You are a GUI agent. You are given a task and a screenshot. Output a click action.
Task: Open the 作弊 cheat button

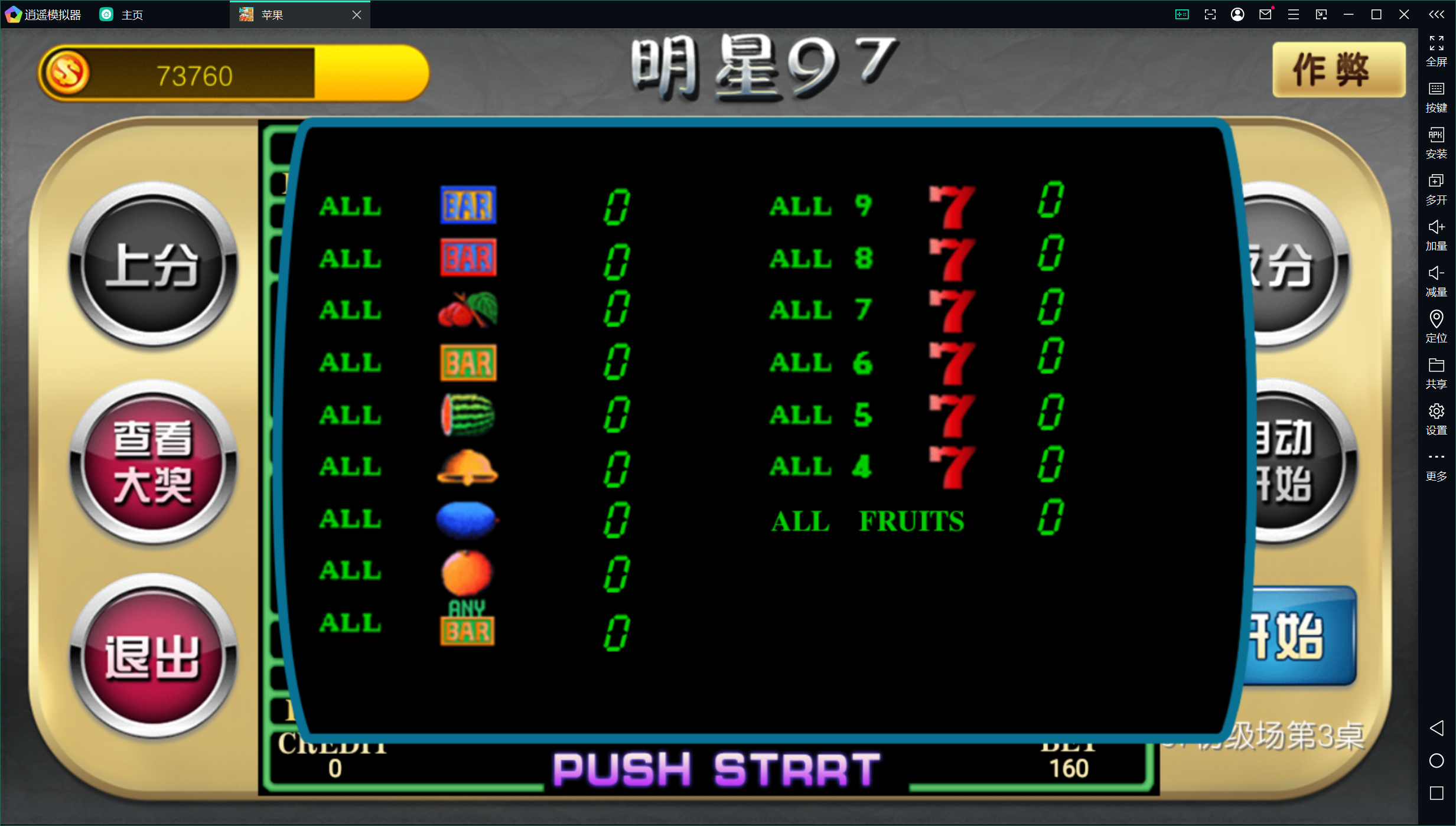[1338, 70]
